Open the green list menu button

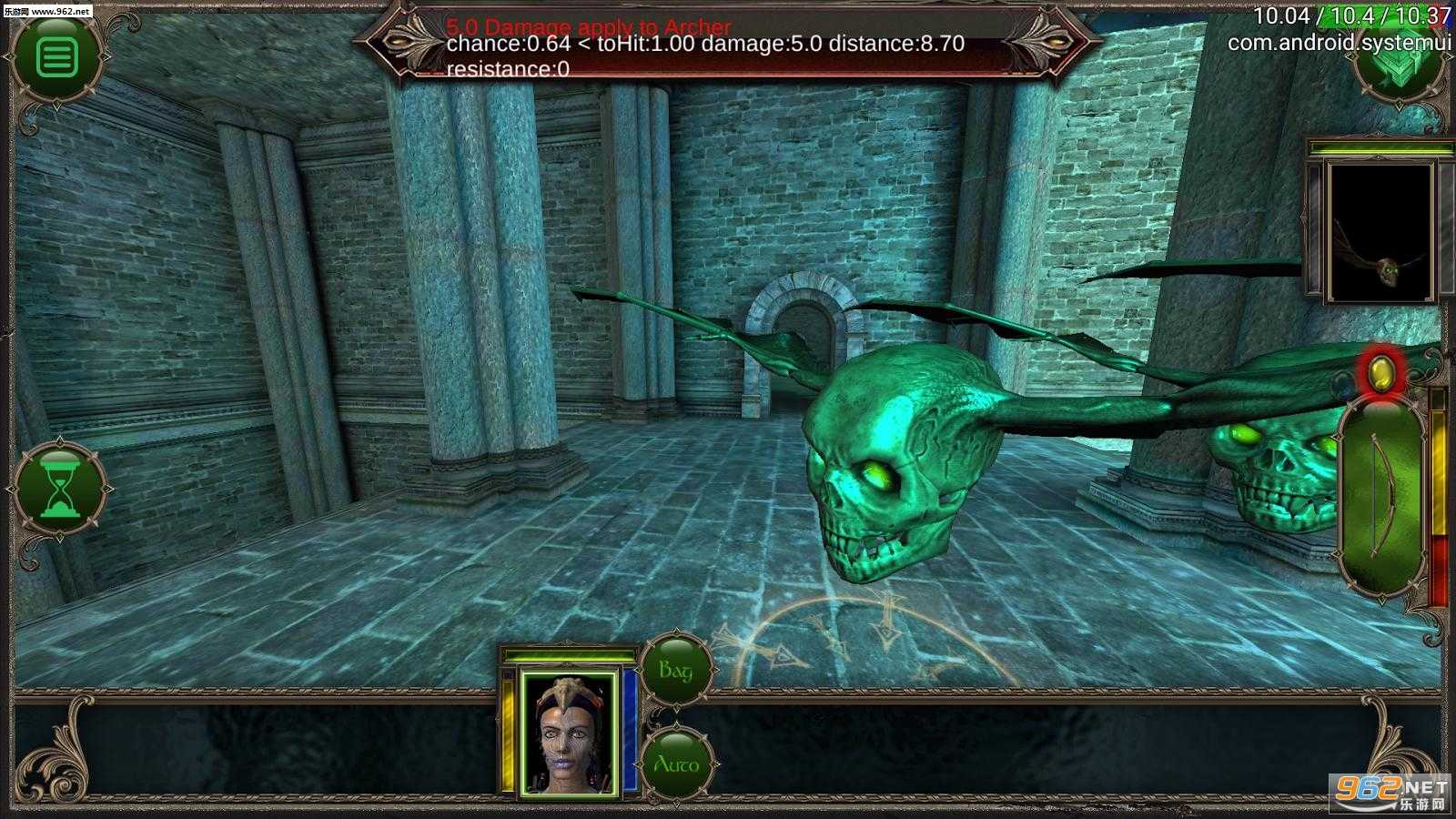pos(56,57)
